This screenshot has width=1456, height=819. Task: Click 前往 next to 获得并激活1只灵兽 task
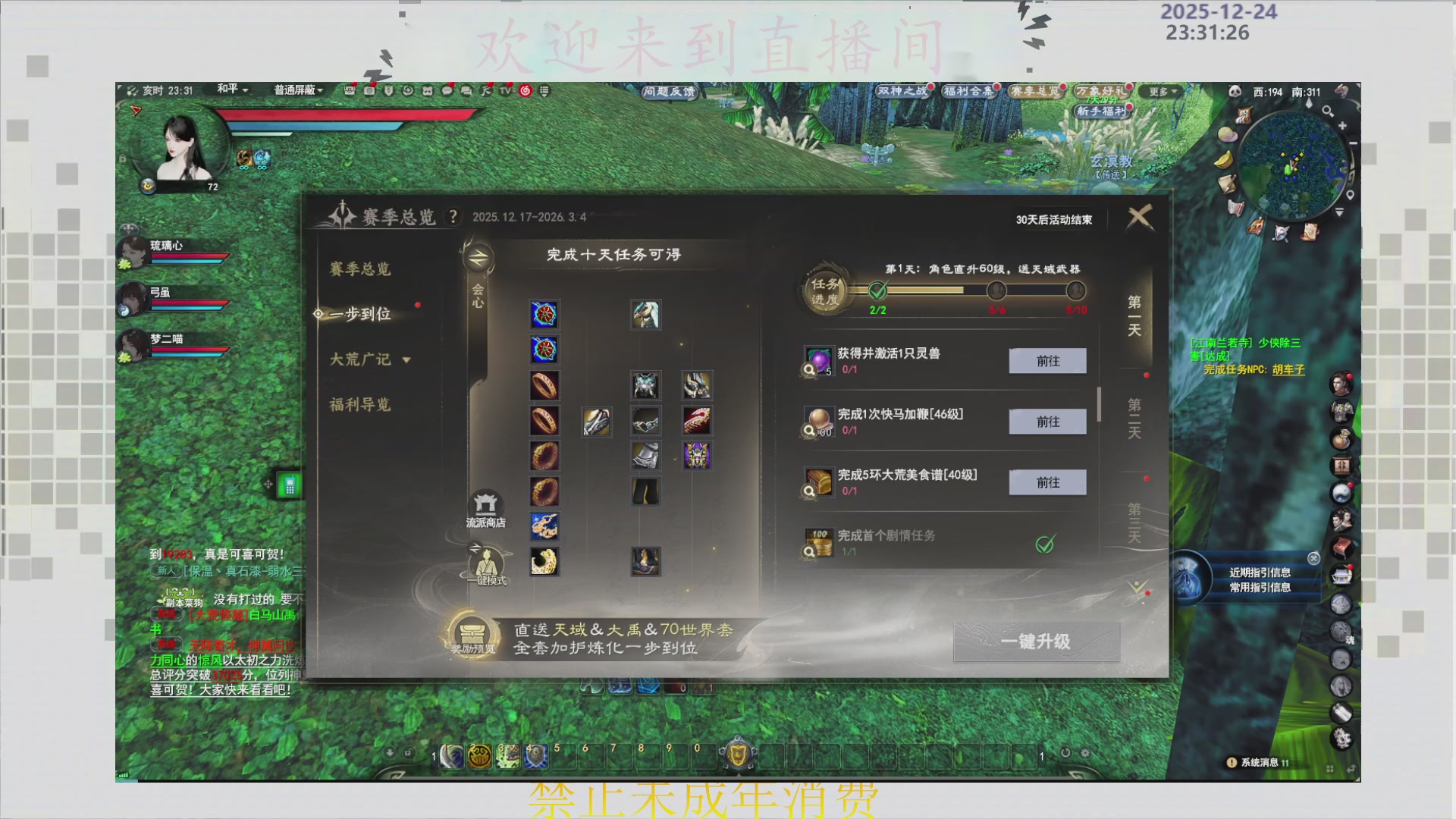click(1047, 361)
